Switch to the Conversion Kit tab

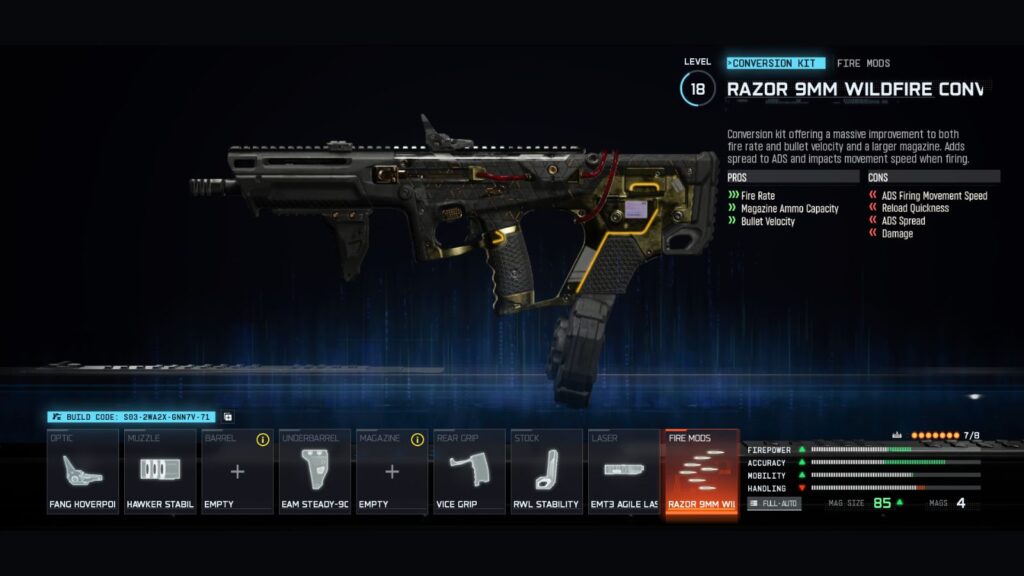click(776, 63)
